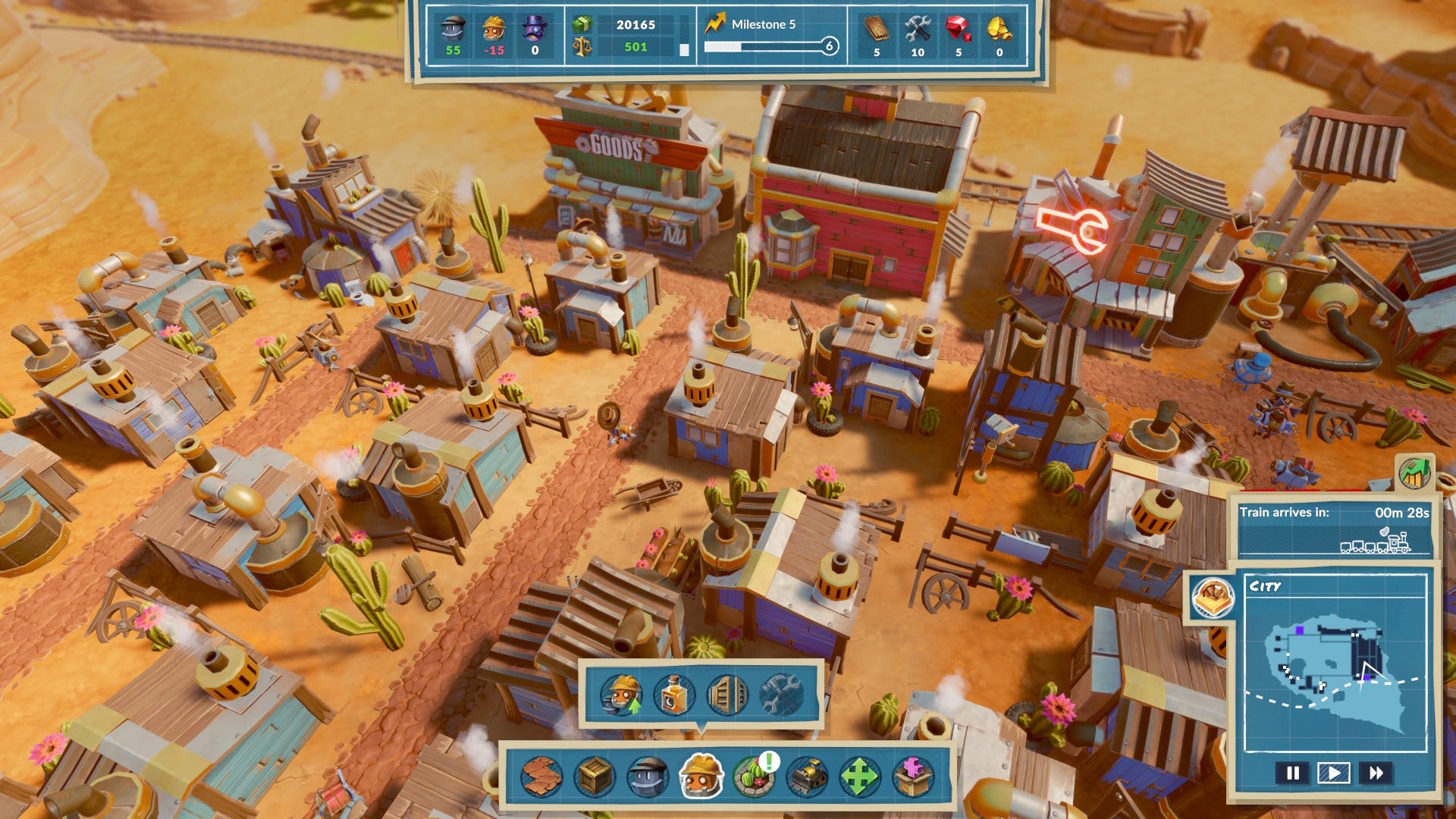This screenshot has height=819, width=1456.
Task: Click the wagon wheel tile icon beside minimap
Action: point(1213,598)
